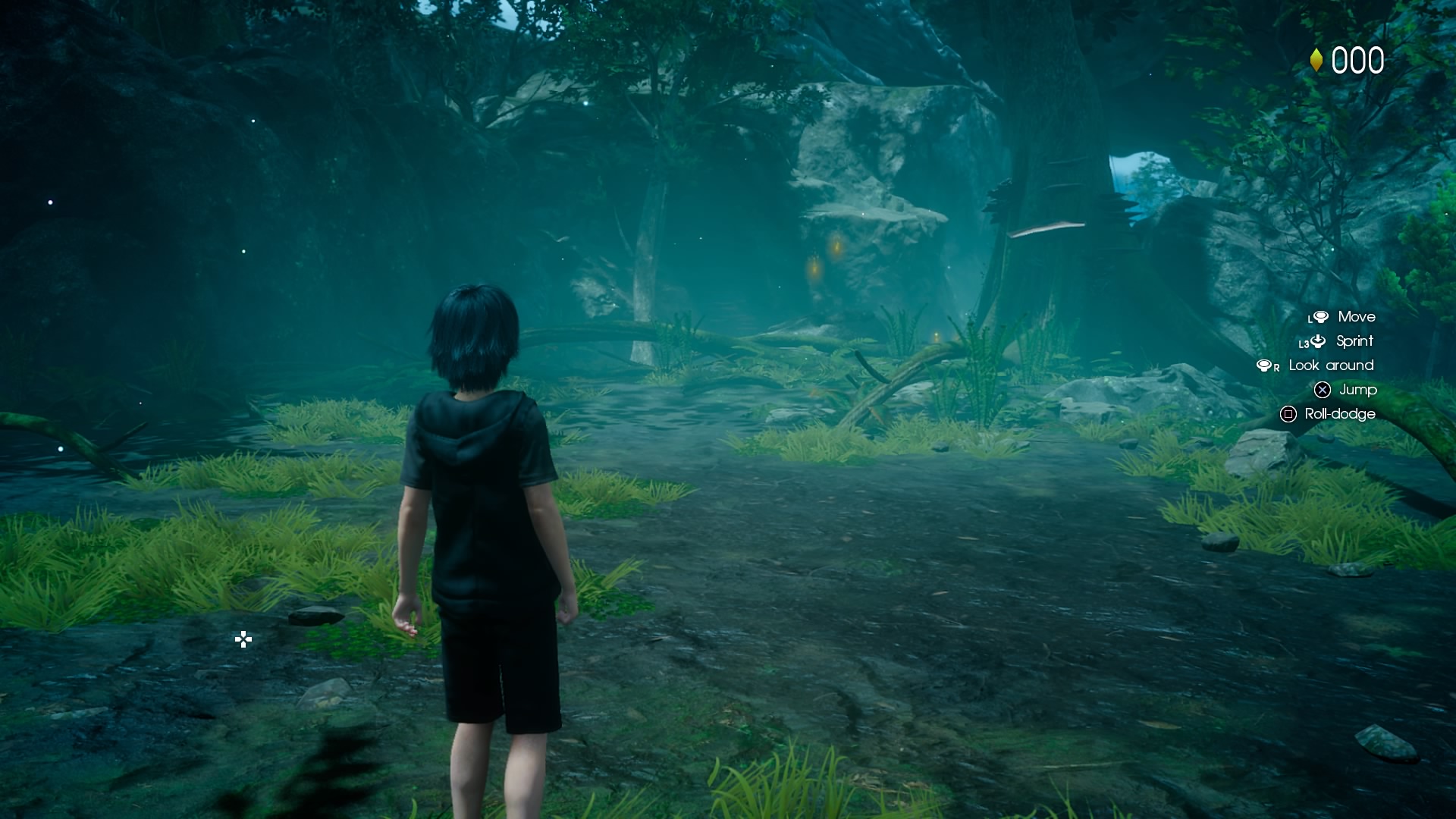Click the Roll-dodge text label
This screenshot has width=1456, height=819.
(1339, 414)
